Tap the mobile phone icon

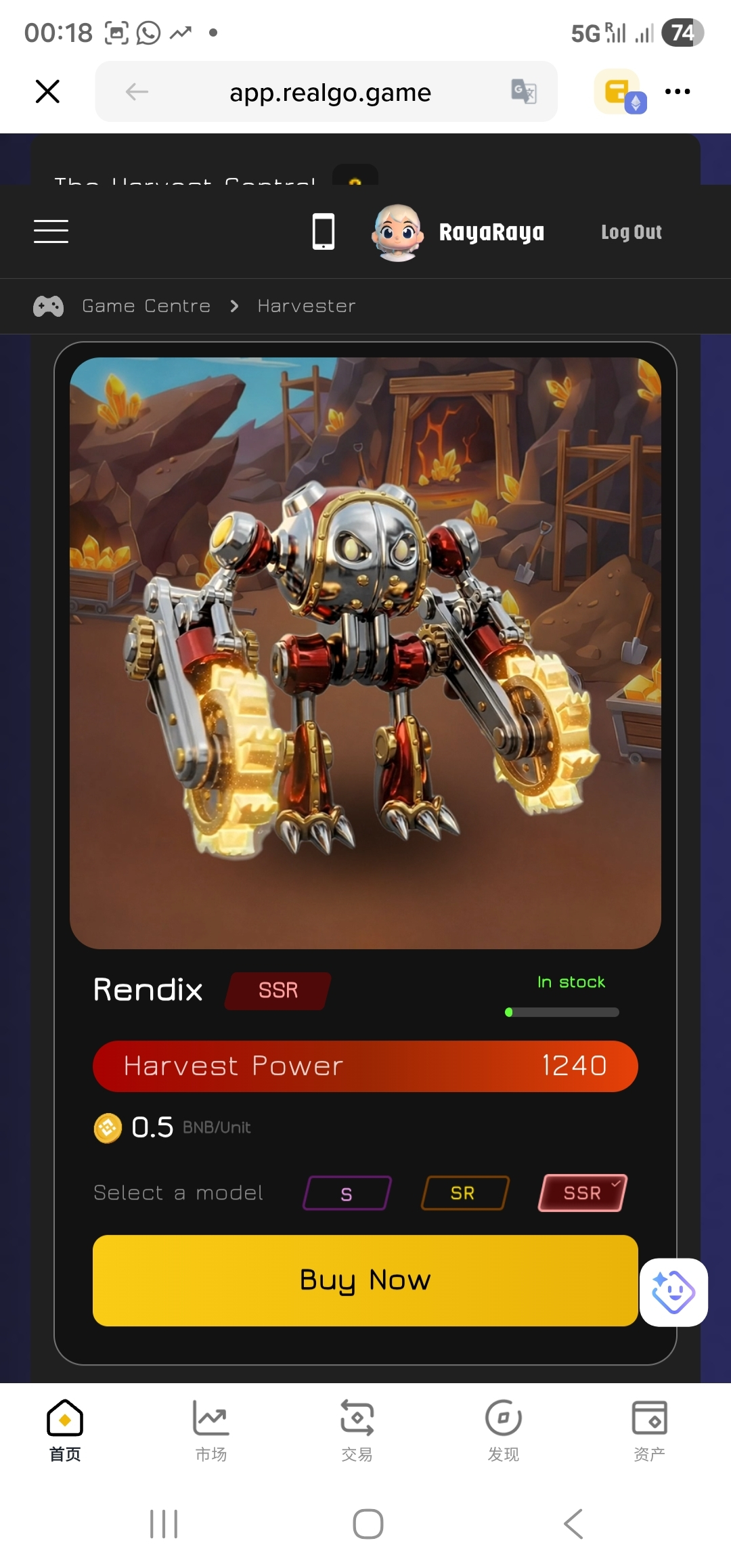pyautogui.click(x=324, y=232)
